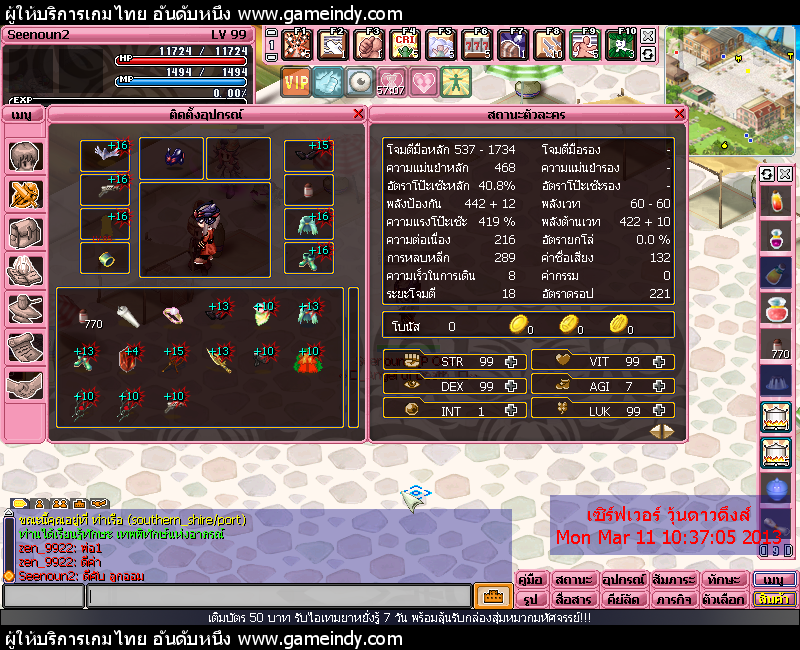This screenshot has width=800, height=650.
Task: Select the pink ring in the inventory
Action: [173, 315]
